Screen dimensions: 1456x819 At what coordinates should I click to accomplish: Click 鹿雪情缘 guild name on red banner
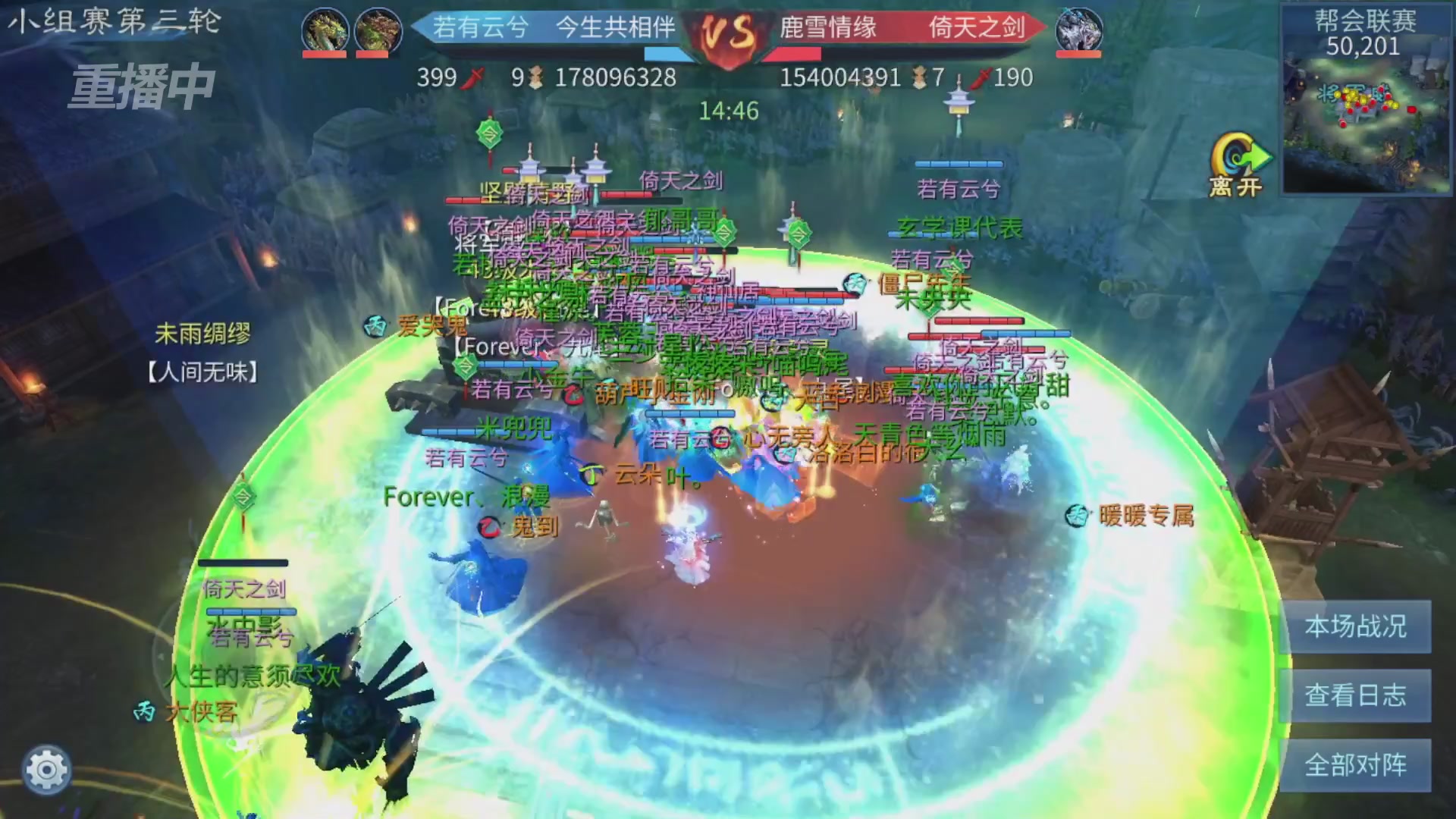click(x=827, y=28)
